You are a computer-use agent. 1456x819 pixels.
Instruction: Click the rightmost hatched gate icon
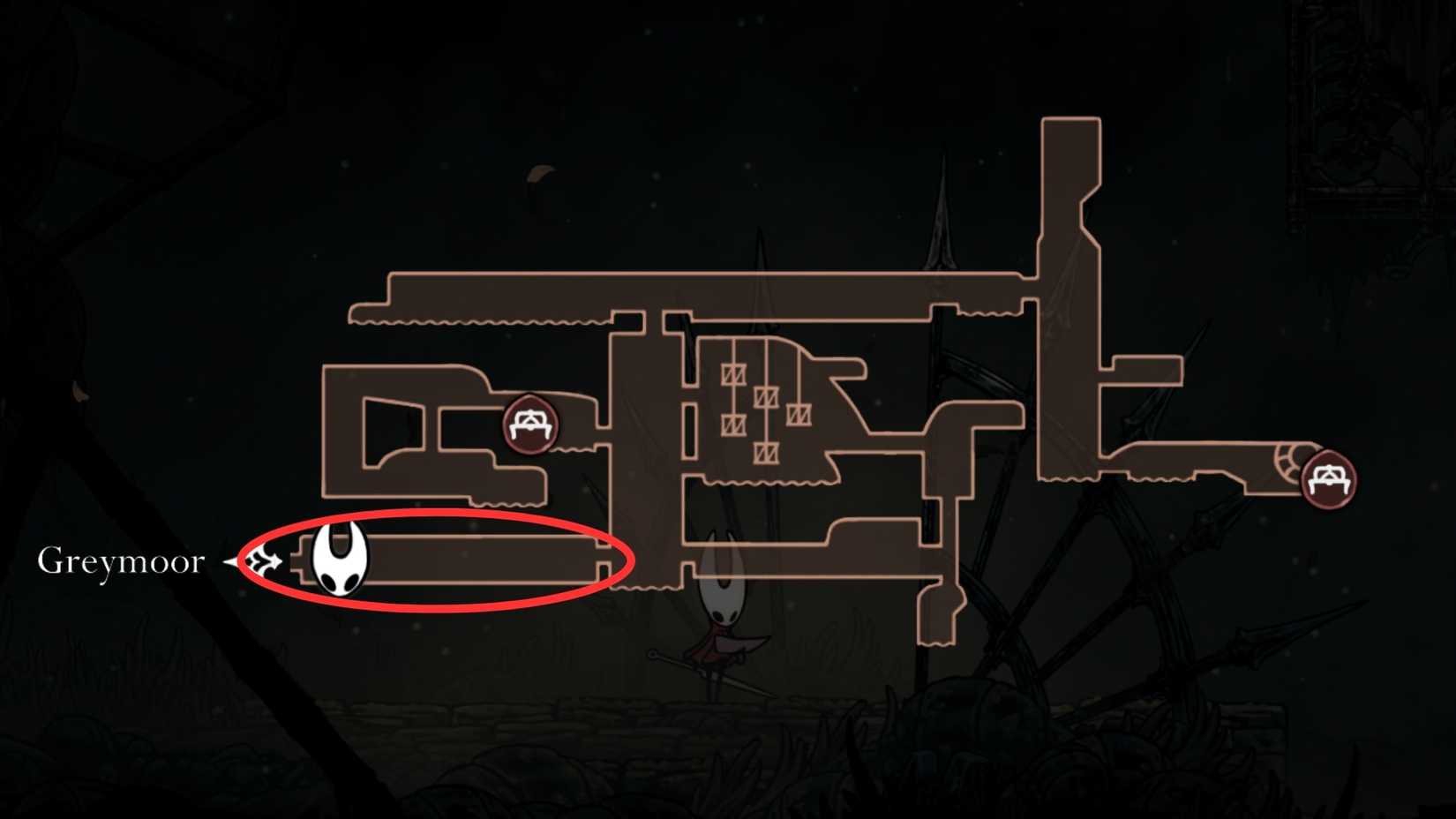(799, 415)
